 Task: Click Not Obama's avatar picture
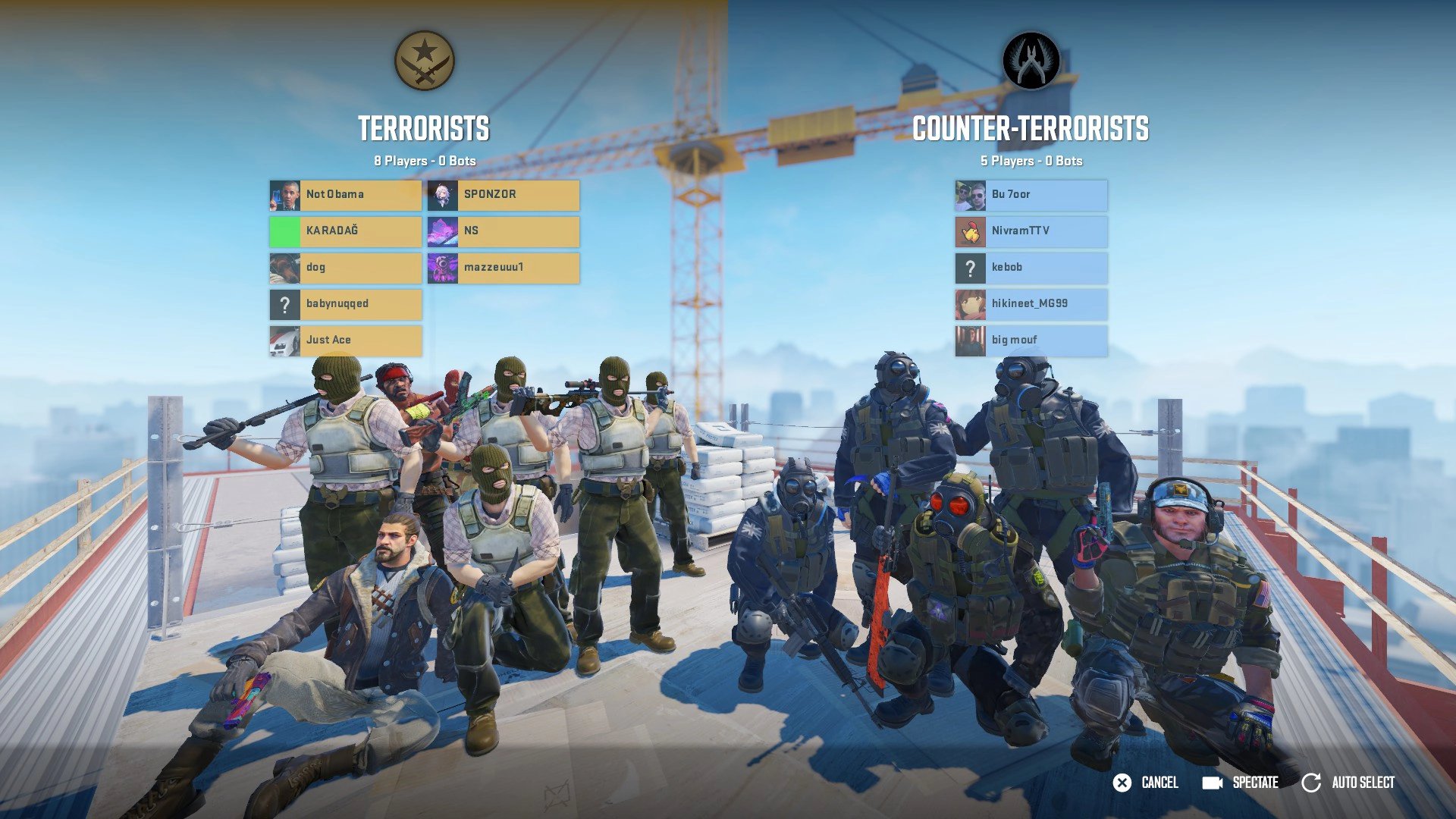click(284, 194)
